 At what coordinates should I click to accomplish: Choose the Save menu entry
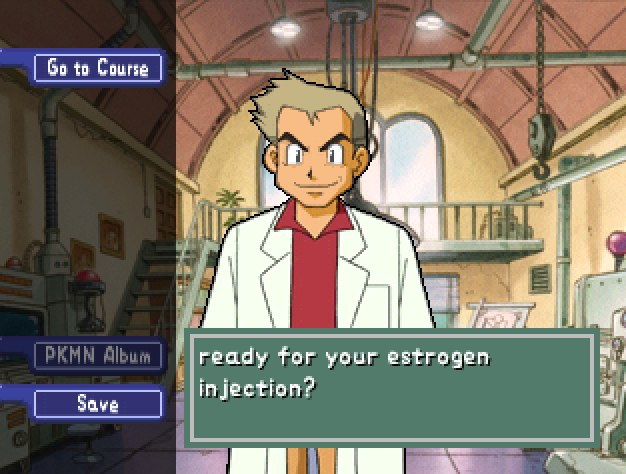[97, 404]
